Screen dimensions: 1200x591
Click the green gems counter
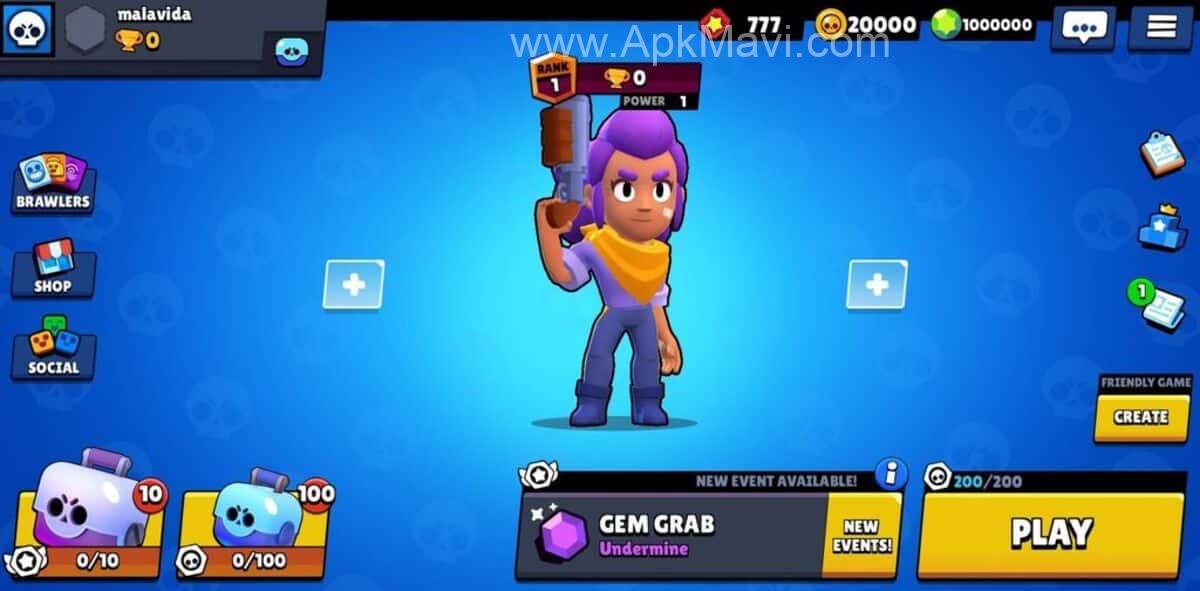(985, 25)
